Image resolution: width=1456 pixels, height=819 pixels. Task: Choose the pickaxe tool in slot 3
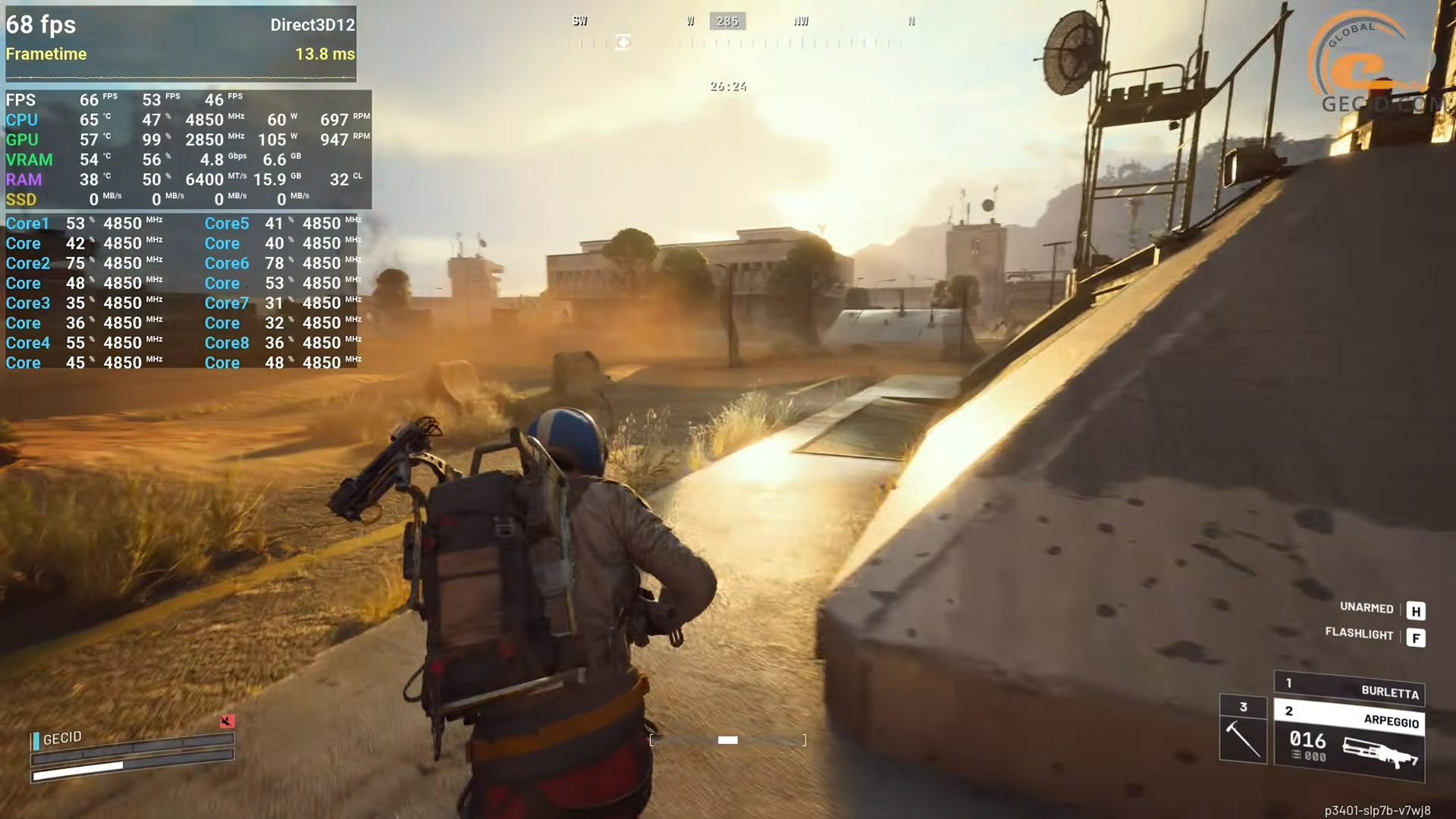[1243, 730]
